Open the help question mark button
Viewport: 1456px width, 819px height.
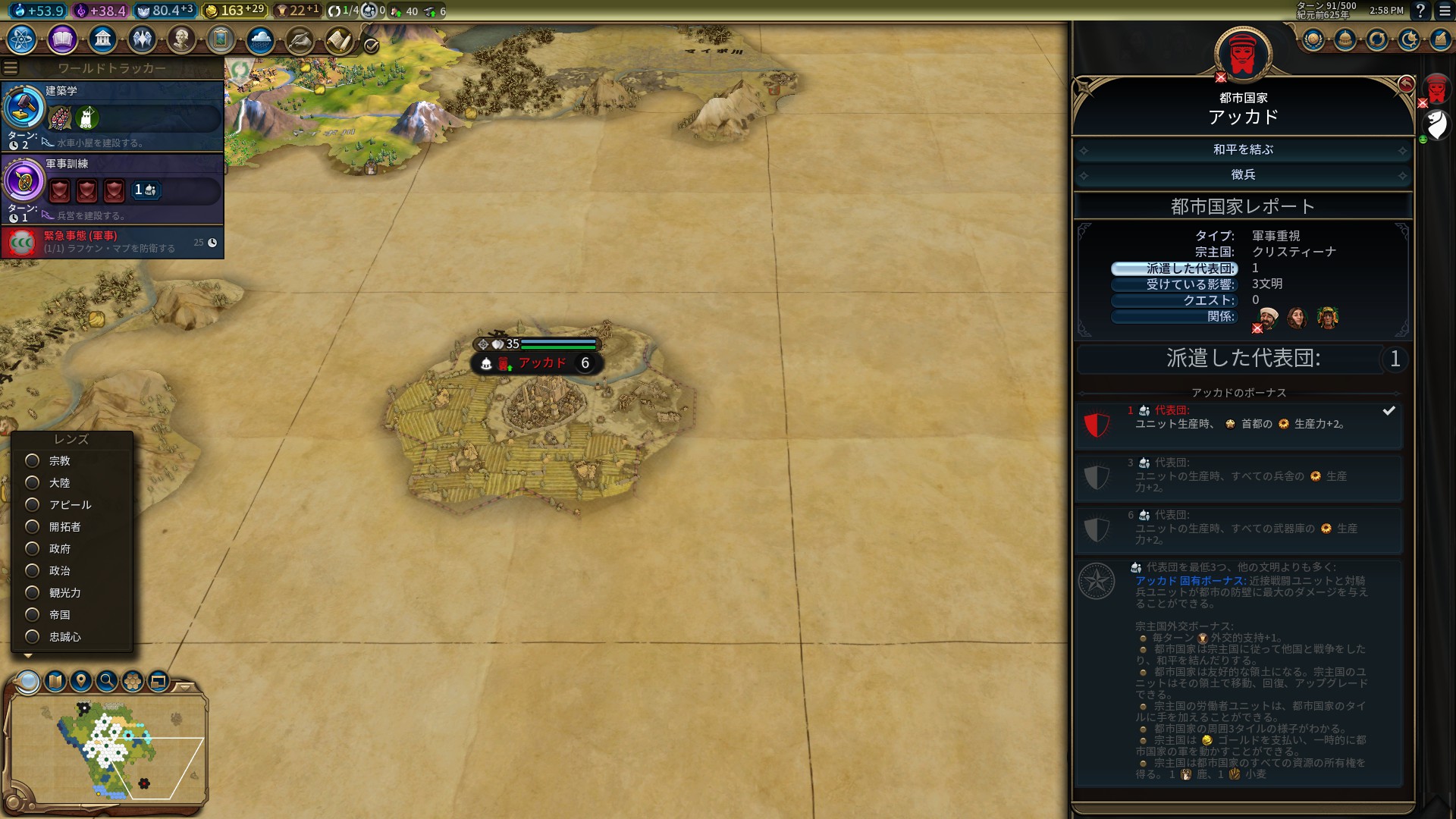1420,11
